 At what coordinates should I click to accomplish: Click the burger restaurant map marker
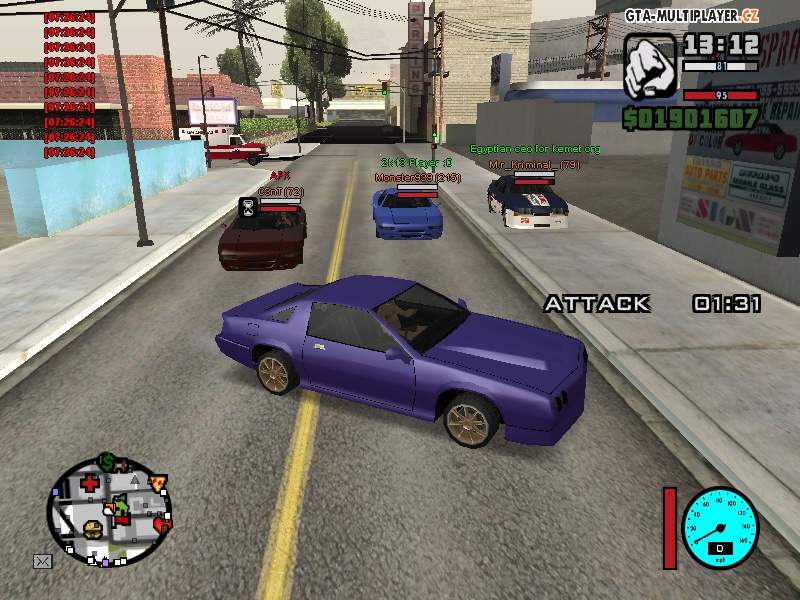[x=93, y=529]
